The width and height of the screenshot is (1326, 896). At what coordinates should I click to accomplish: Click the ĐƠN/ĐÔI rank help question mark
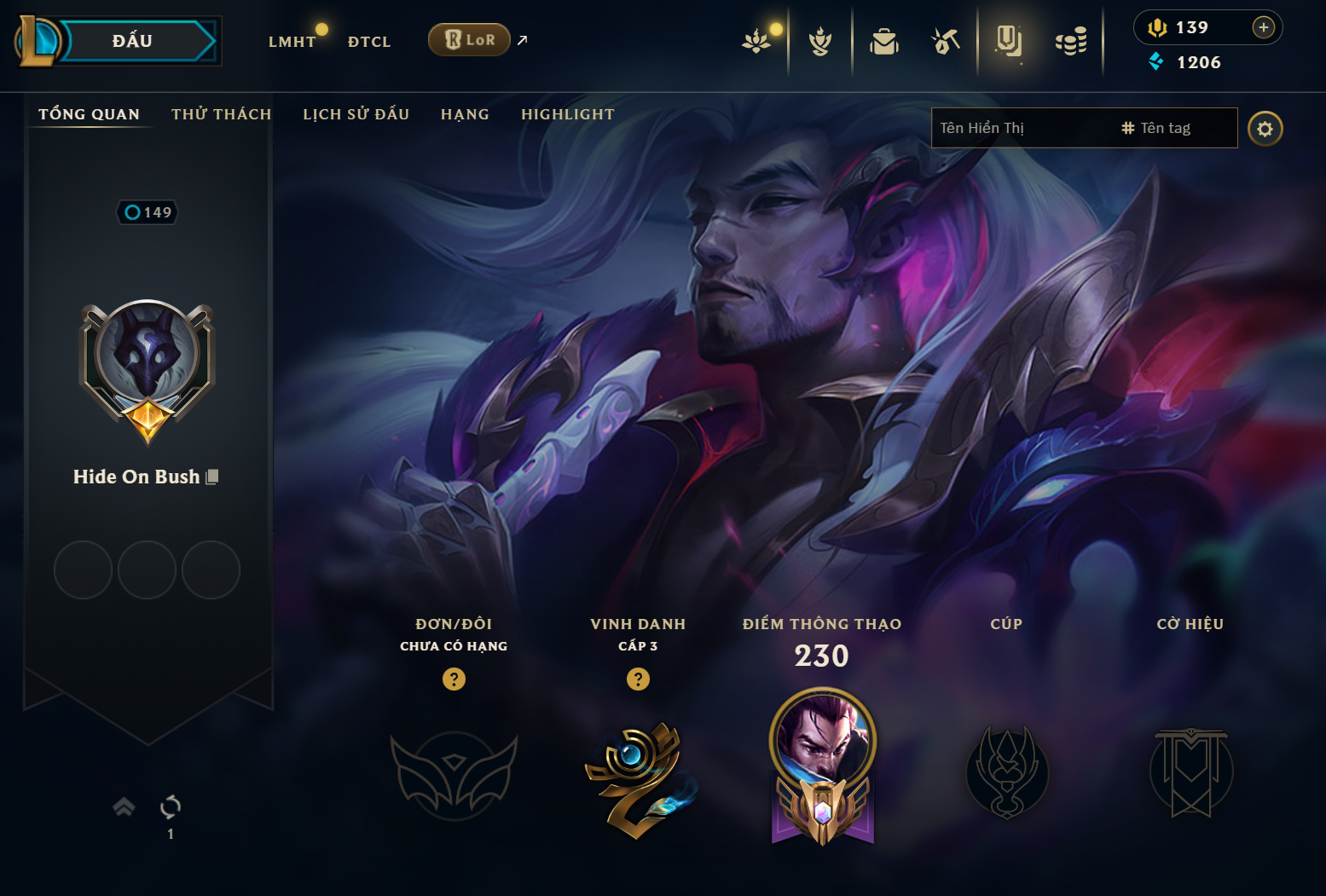point(454,679)
